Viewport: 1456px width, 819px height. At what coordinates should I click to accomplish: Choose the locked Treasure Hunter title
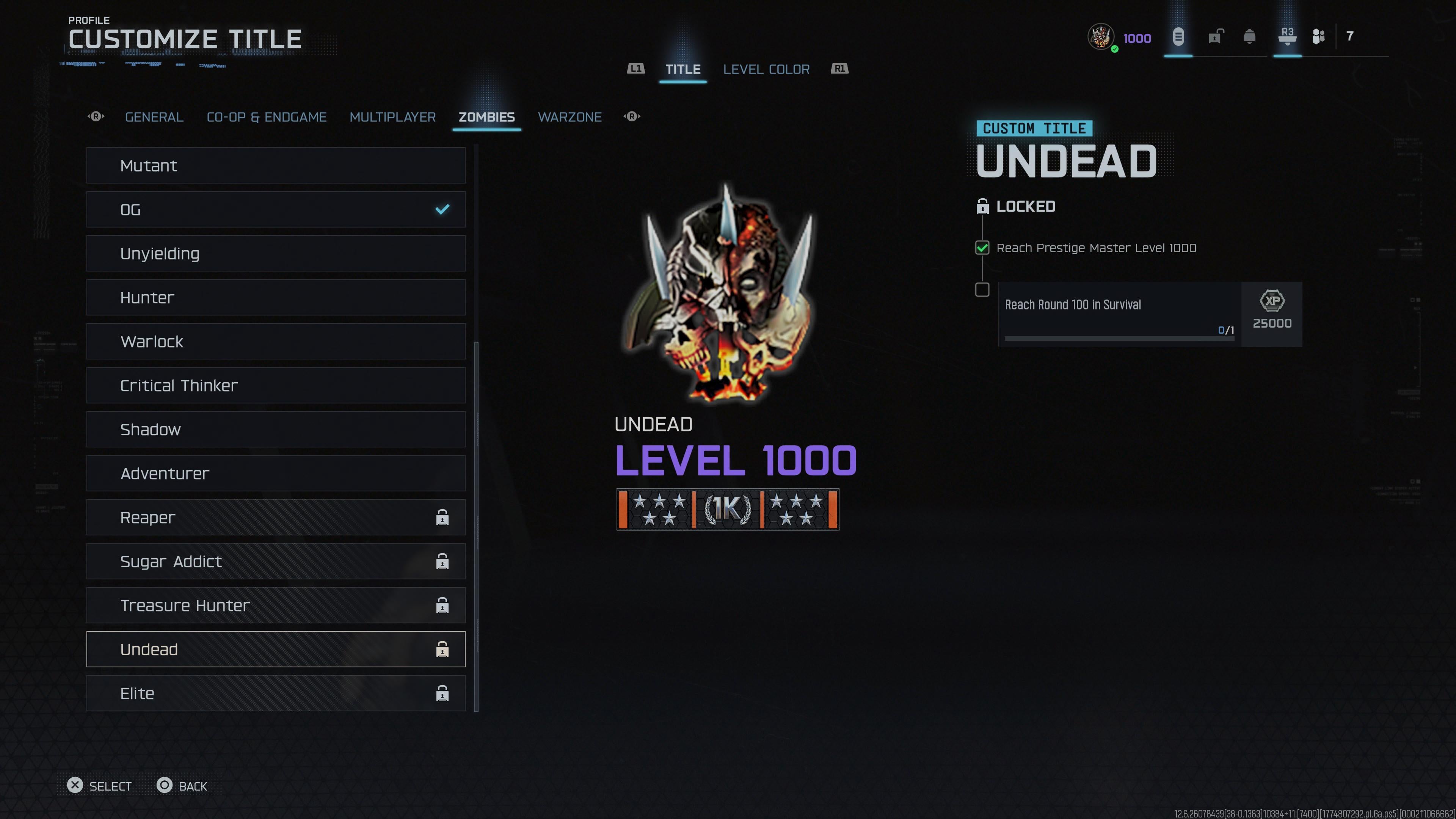pos(275,606)
